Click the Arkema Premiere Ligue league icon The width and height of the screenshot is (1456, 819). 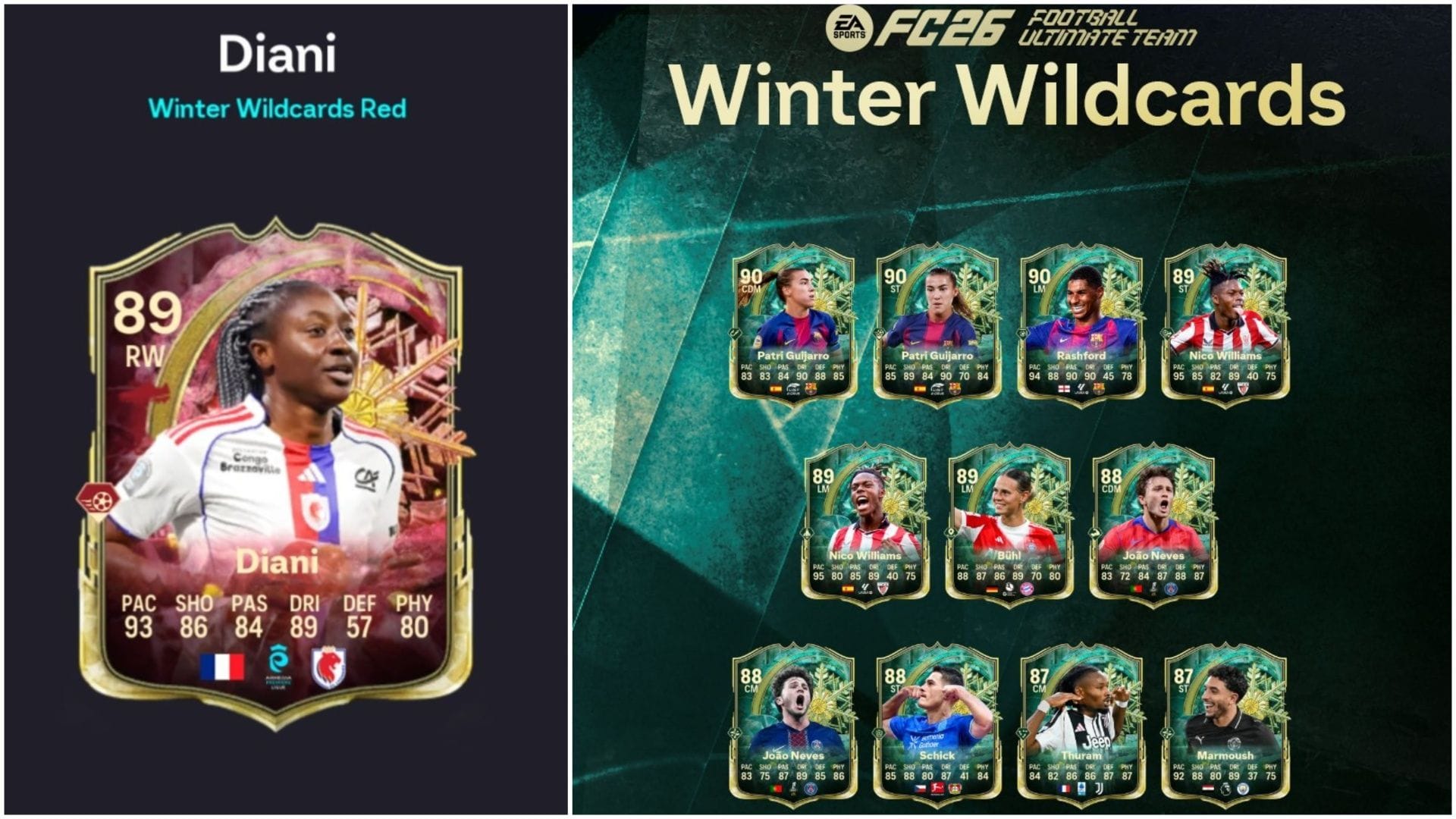point(278,661)
